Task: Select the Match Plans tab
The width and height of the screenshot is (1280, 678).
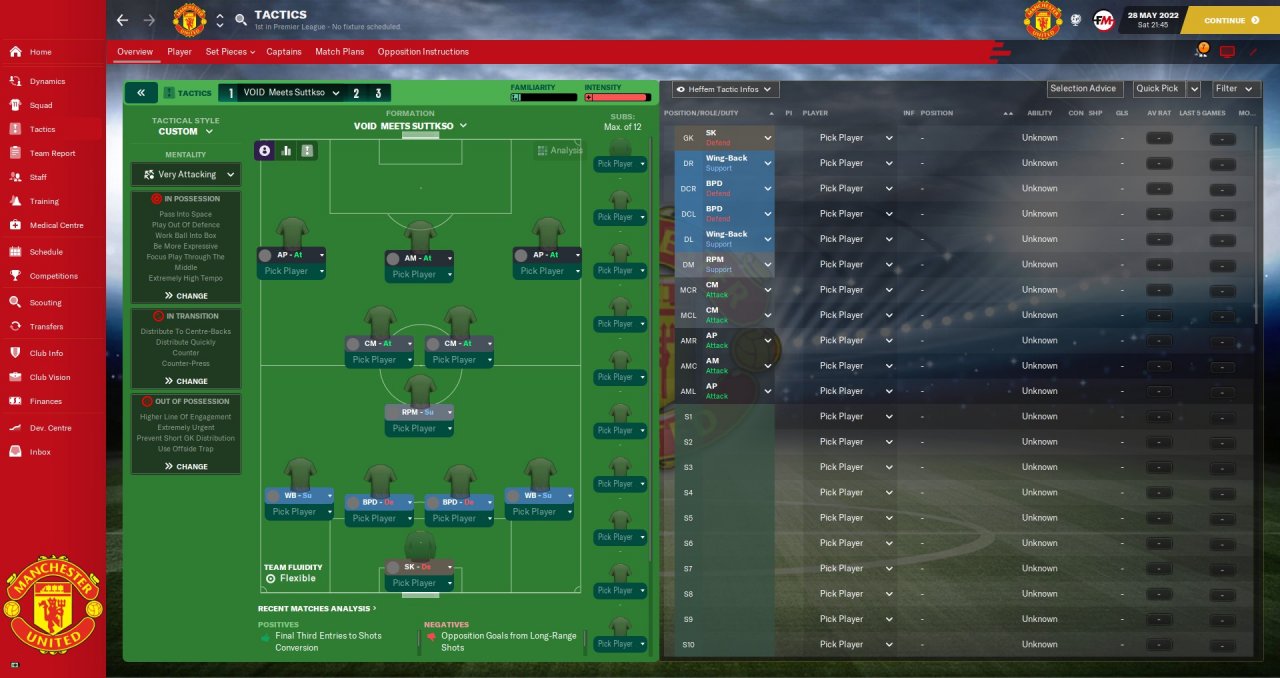Action: click(x=339, y=52)
